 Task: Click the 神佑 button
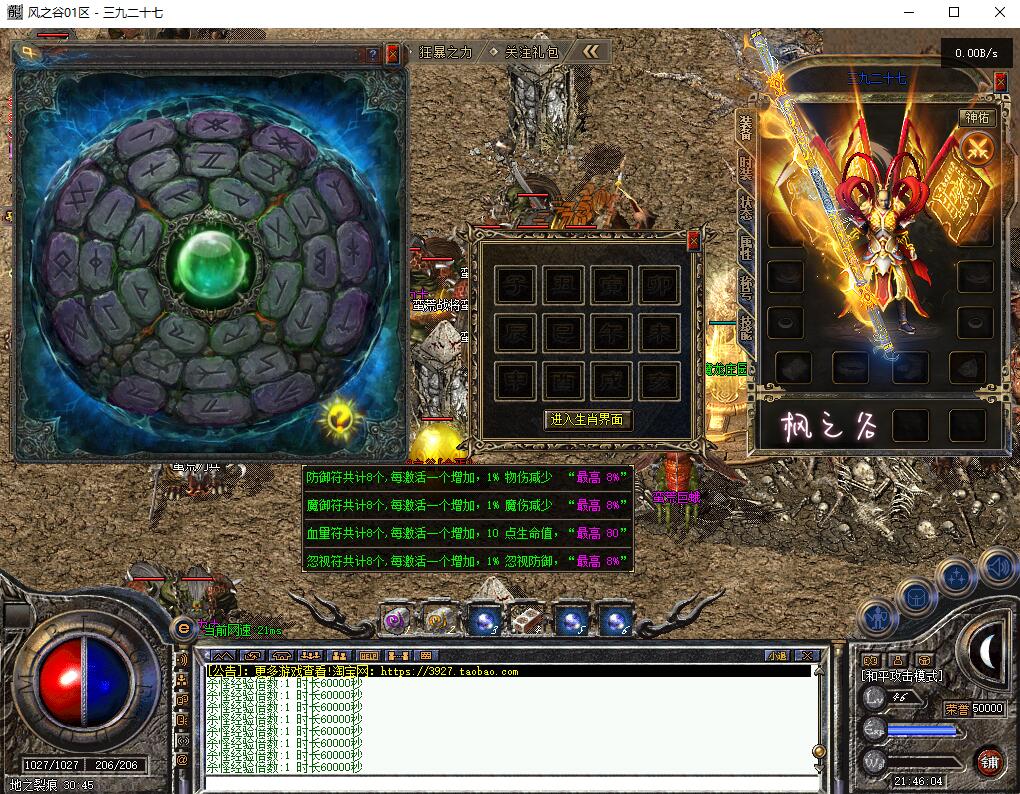976,117
